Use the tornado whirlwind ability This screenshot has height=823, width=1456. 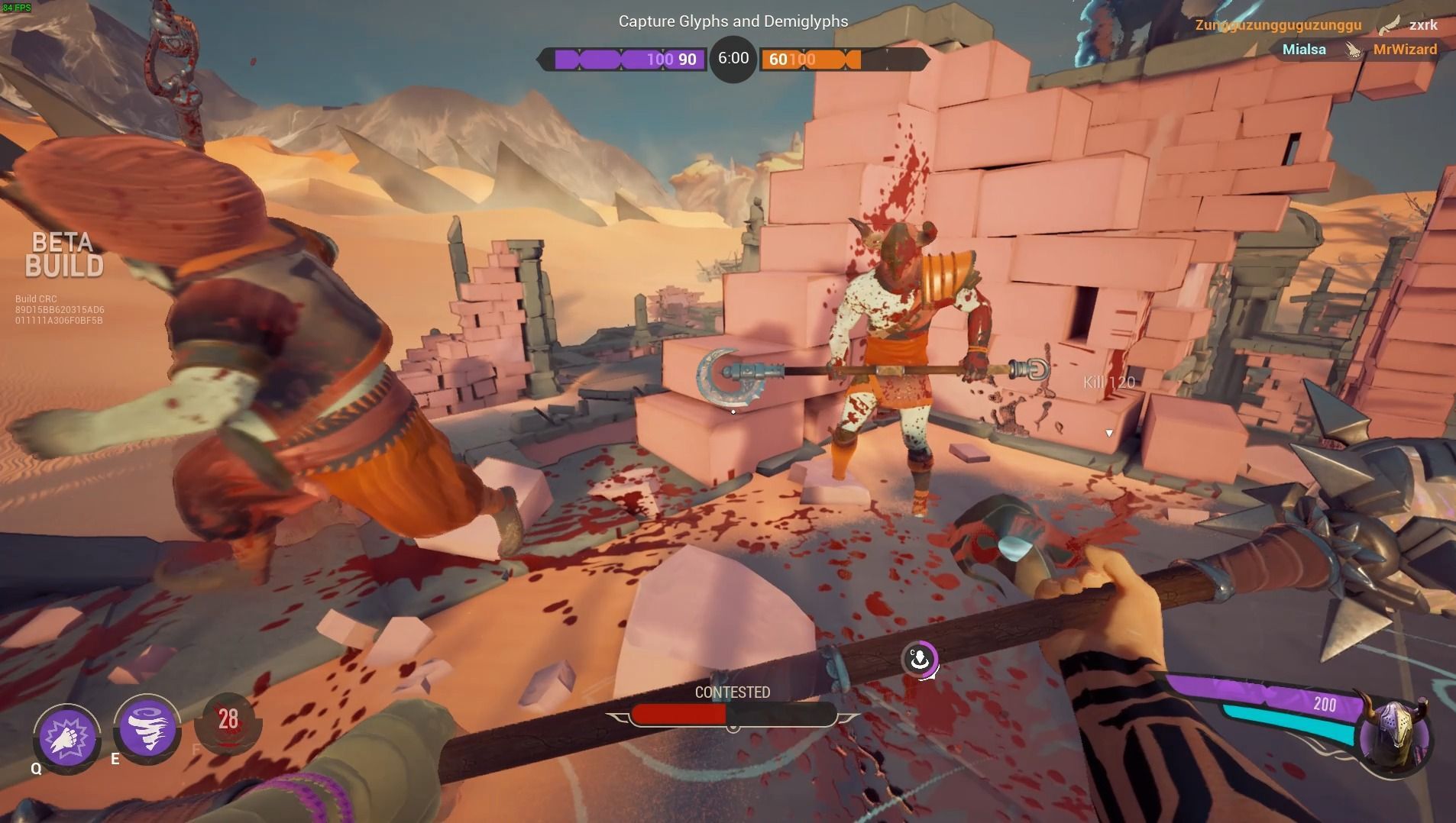click(147, 729)
